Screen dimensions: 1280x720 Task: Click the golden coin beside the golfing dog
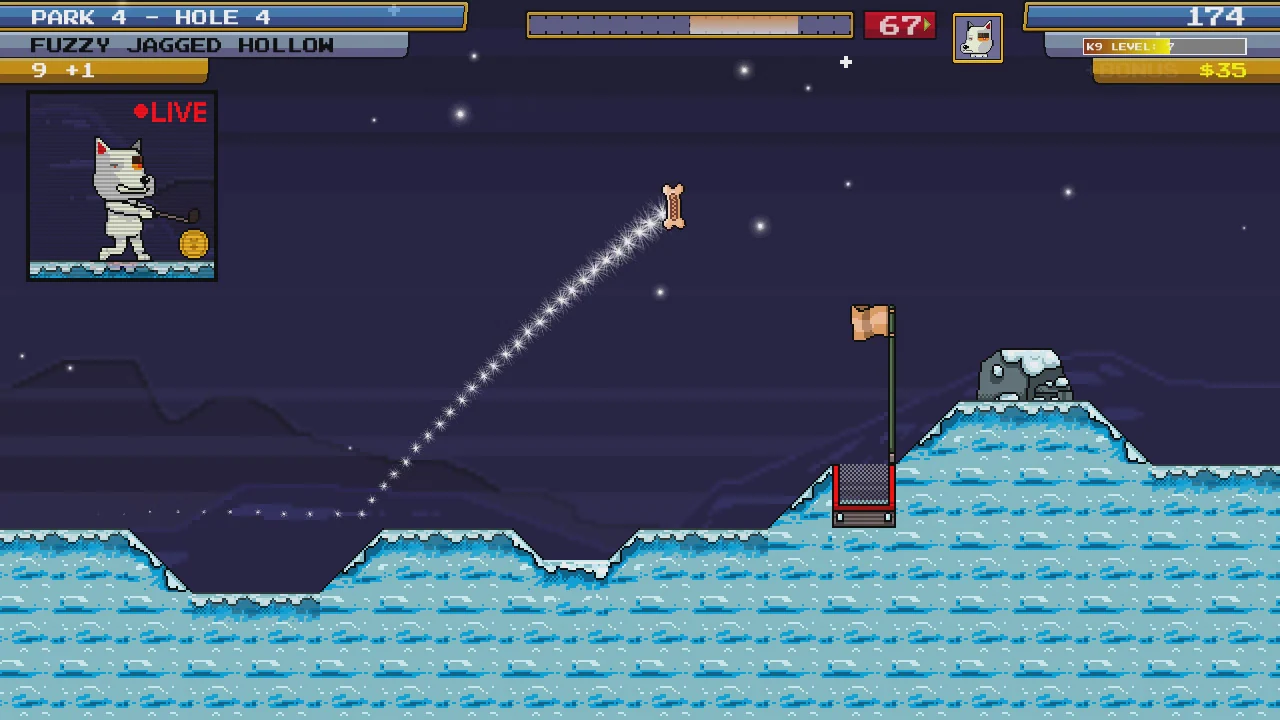(x=192, y=243)
